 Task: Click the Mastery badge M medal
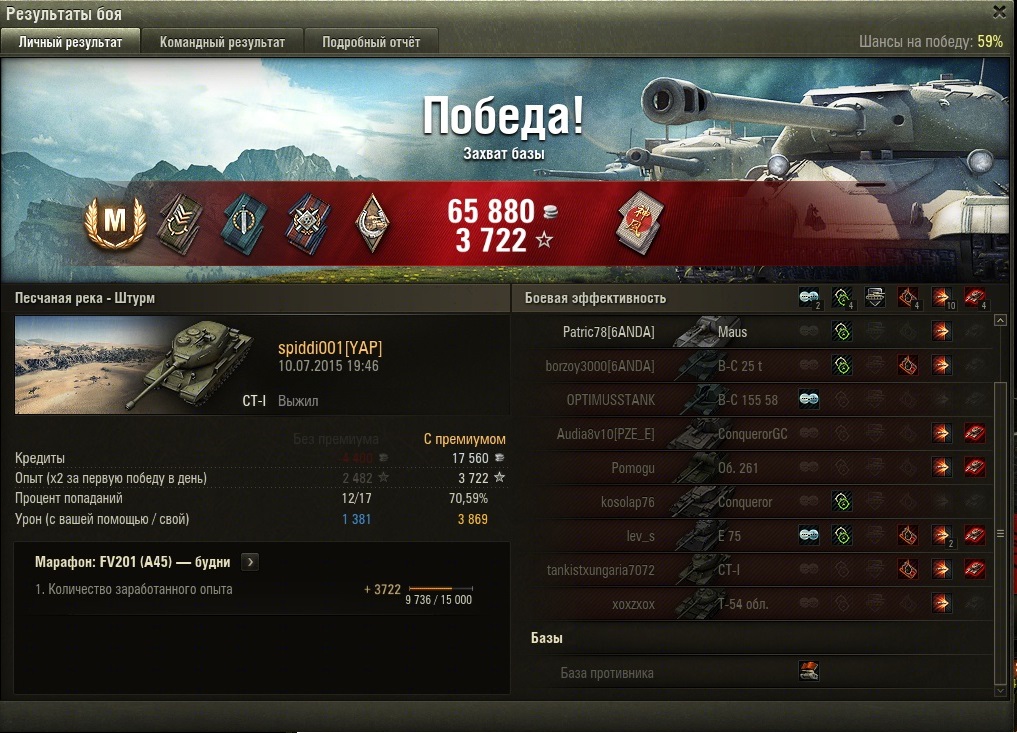pos(114,224)
